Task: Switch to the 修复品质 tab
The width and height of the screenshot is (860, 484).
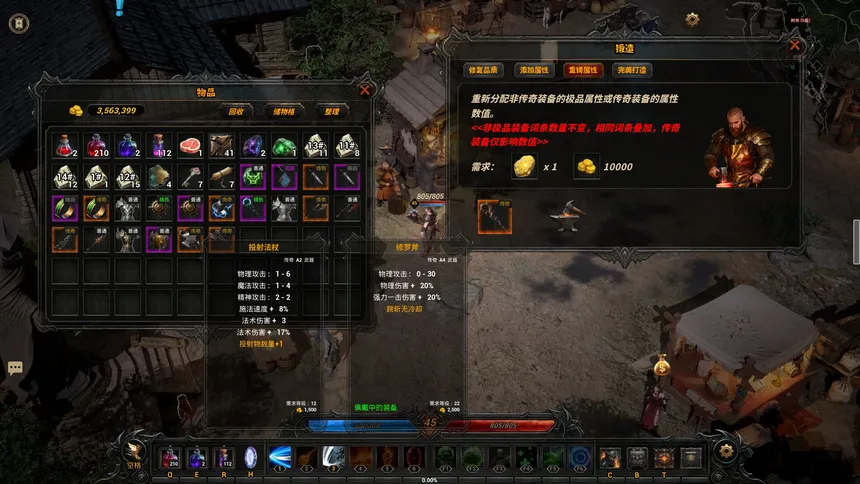Action: coord(481,70)
